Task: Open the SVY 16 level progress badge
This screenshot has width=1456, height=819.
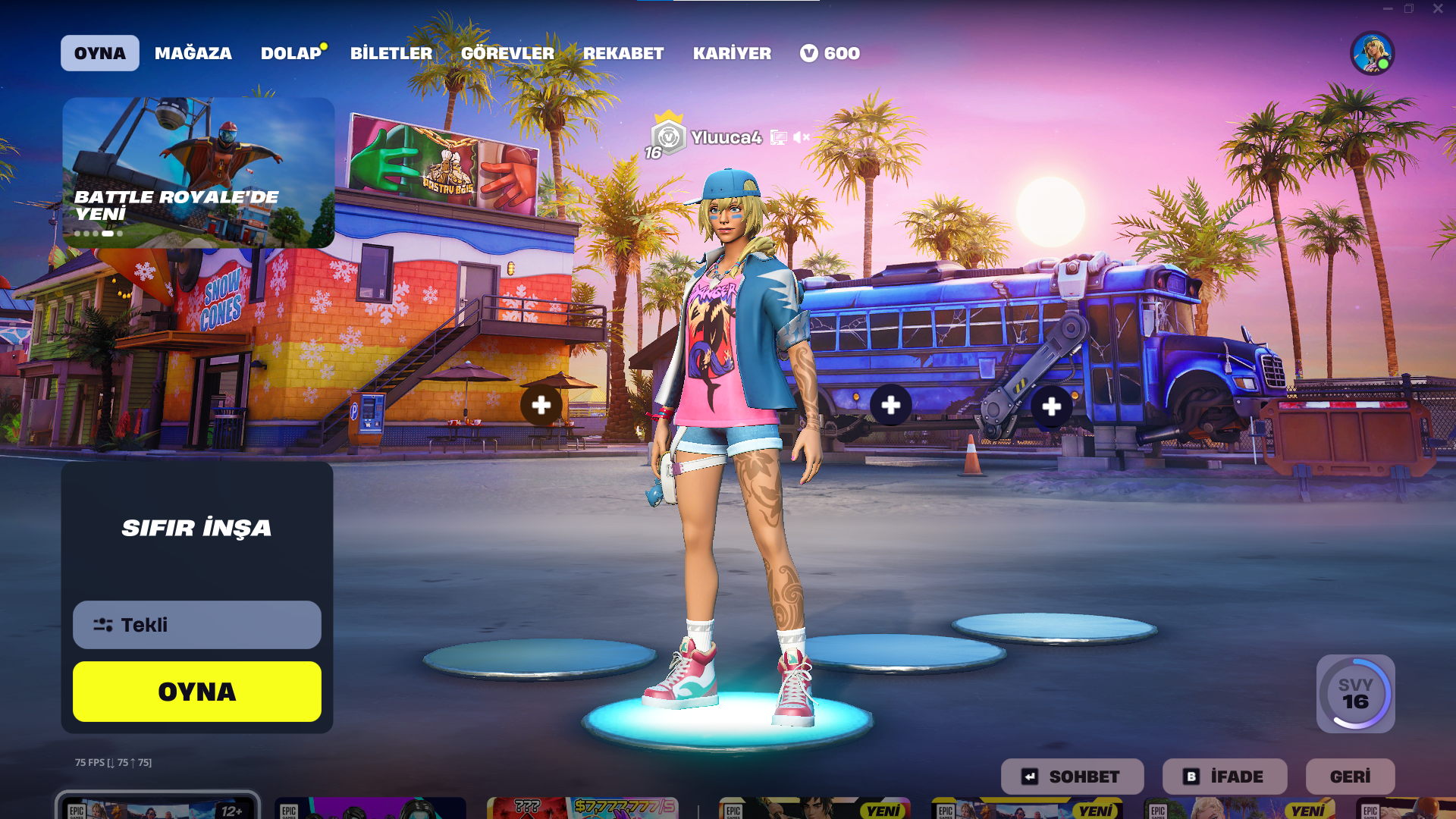Action: point(1355,694)
